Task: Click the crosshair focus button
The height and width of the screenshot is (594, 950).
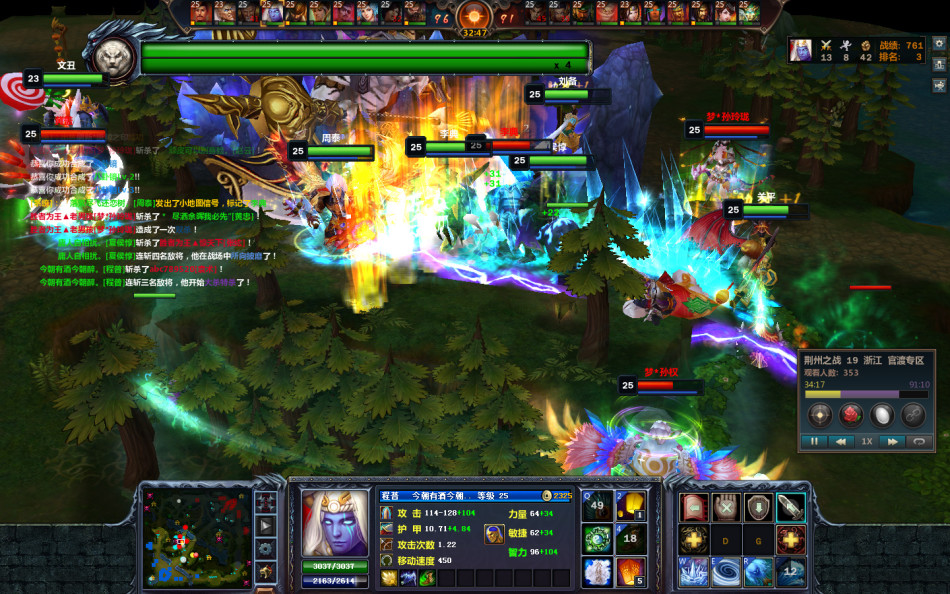Action: 820,414
